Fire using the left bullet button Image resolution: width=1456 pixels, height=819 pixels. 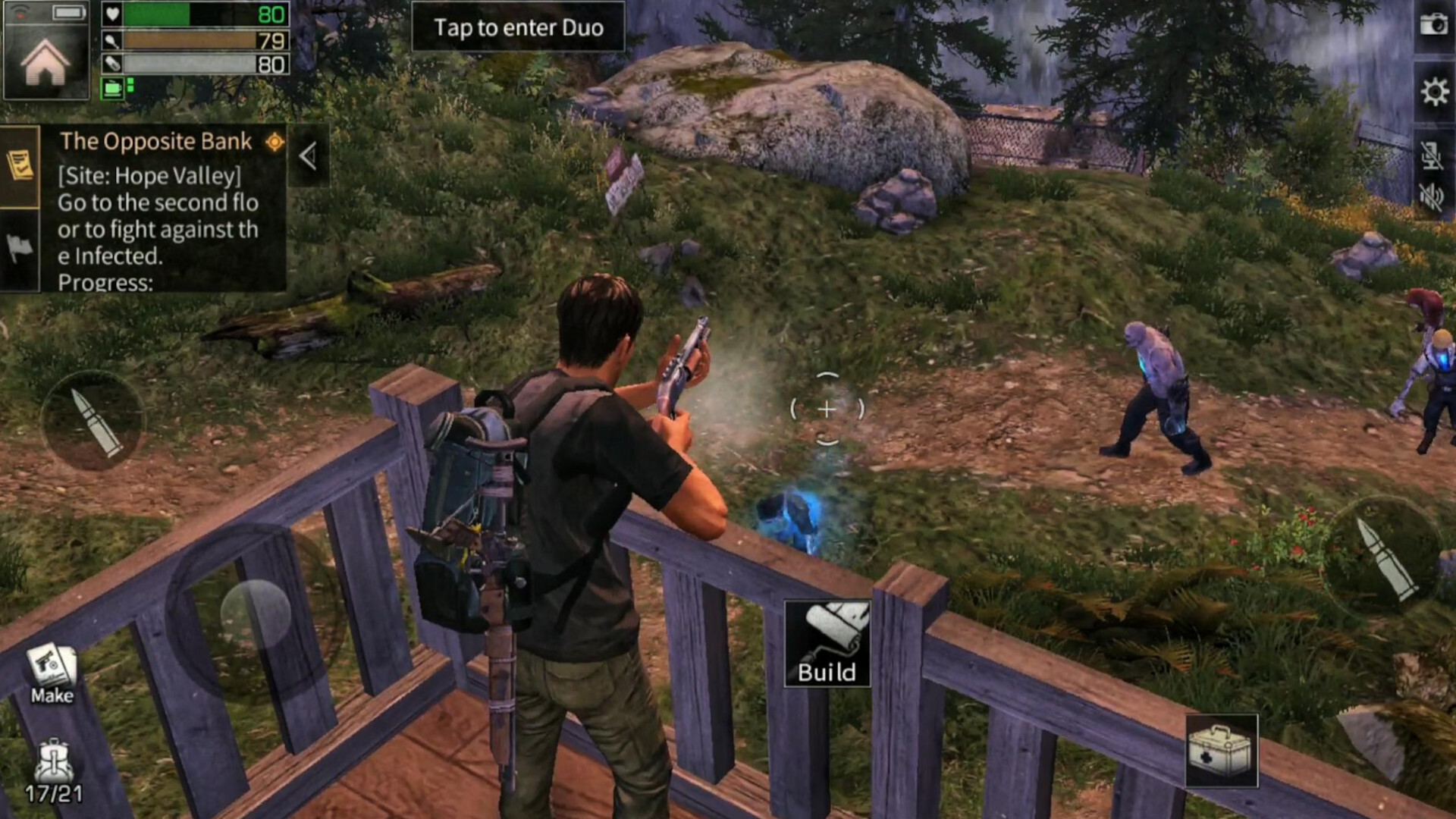[94, 422]
